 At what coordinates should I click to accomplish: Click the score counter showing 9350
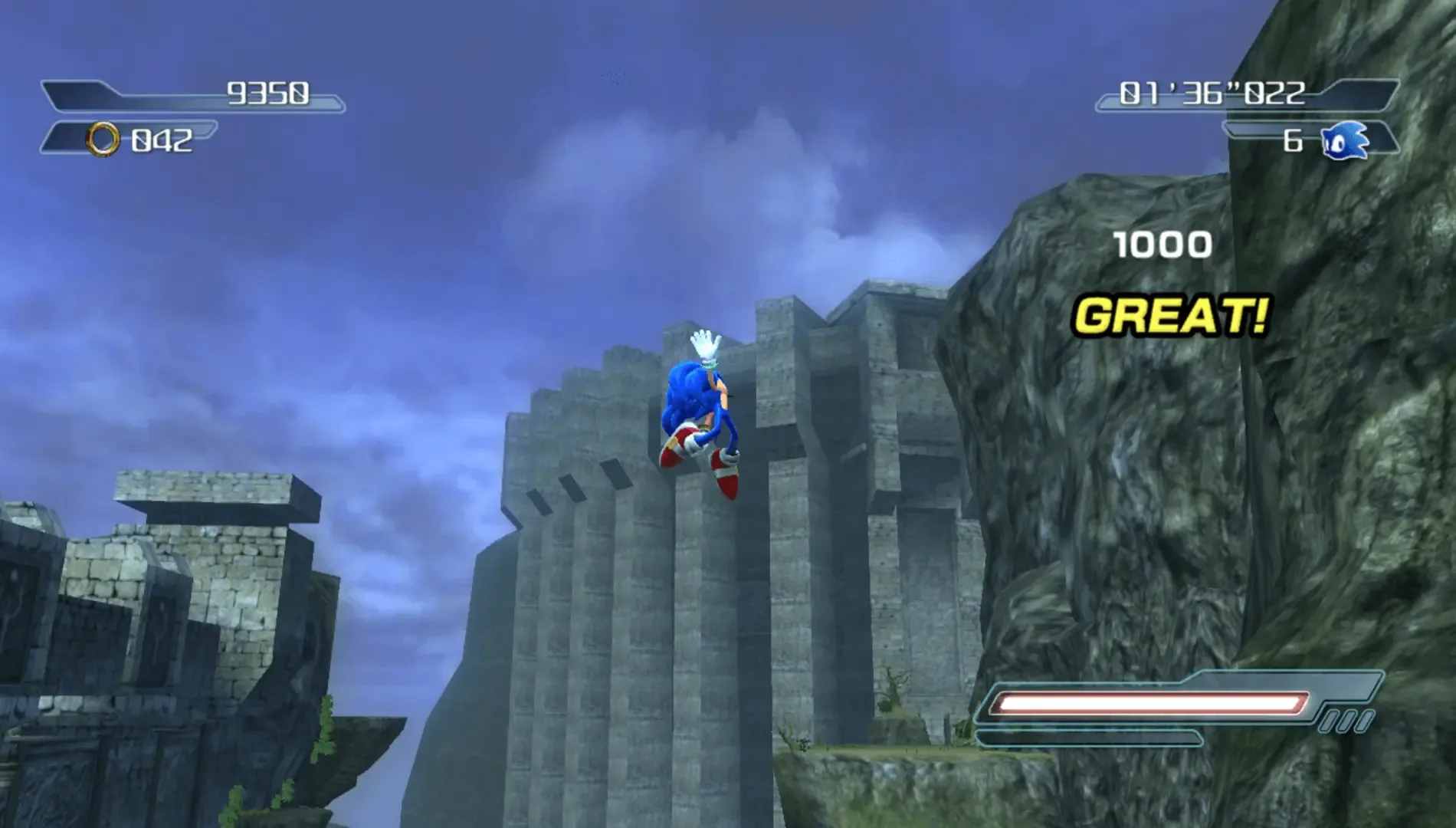pos(268,94)
